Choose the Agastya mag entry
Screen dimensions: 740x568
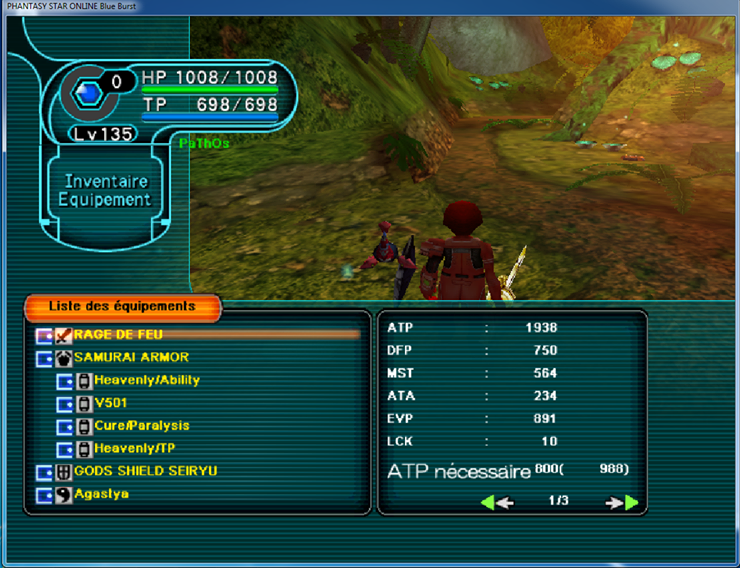click(101, 494)
